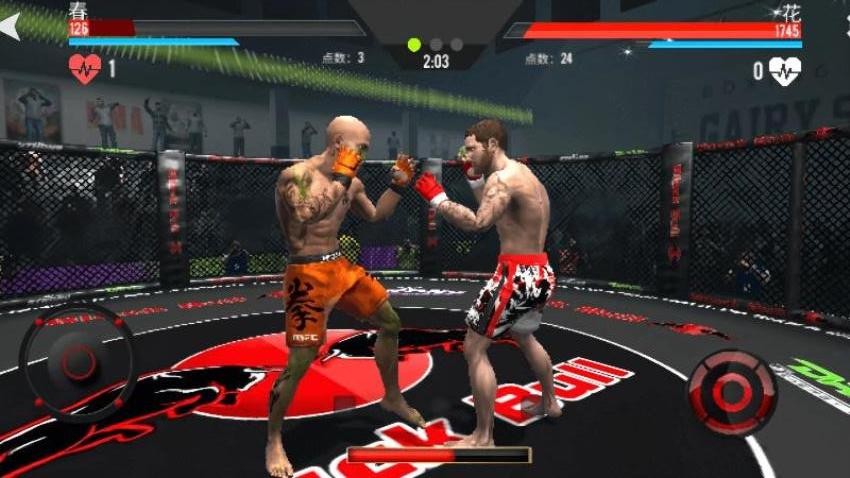Click the virtual movement joystick

click(77, 362)
